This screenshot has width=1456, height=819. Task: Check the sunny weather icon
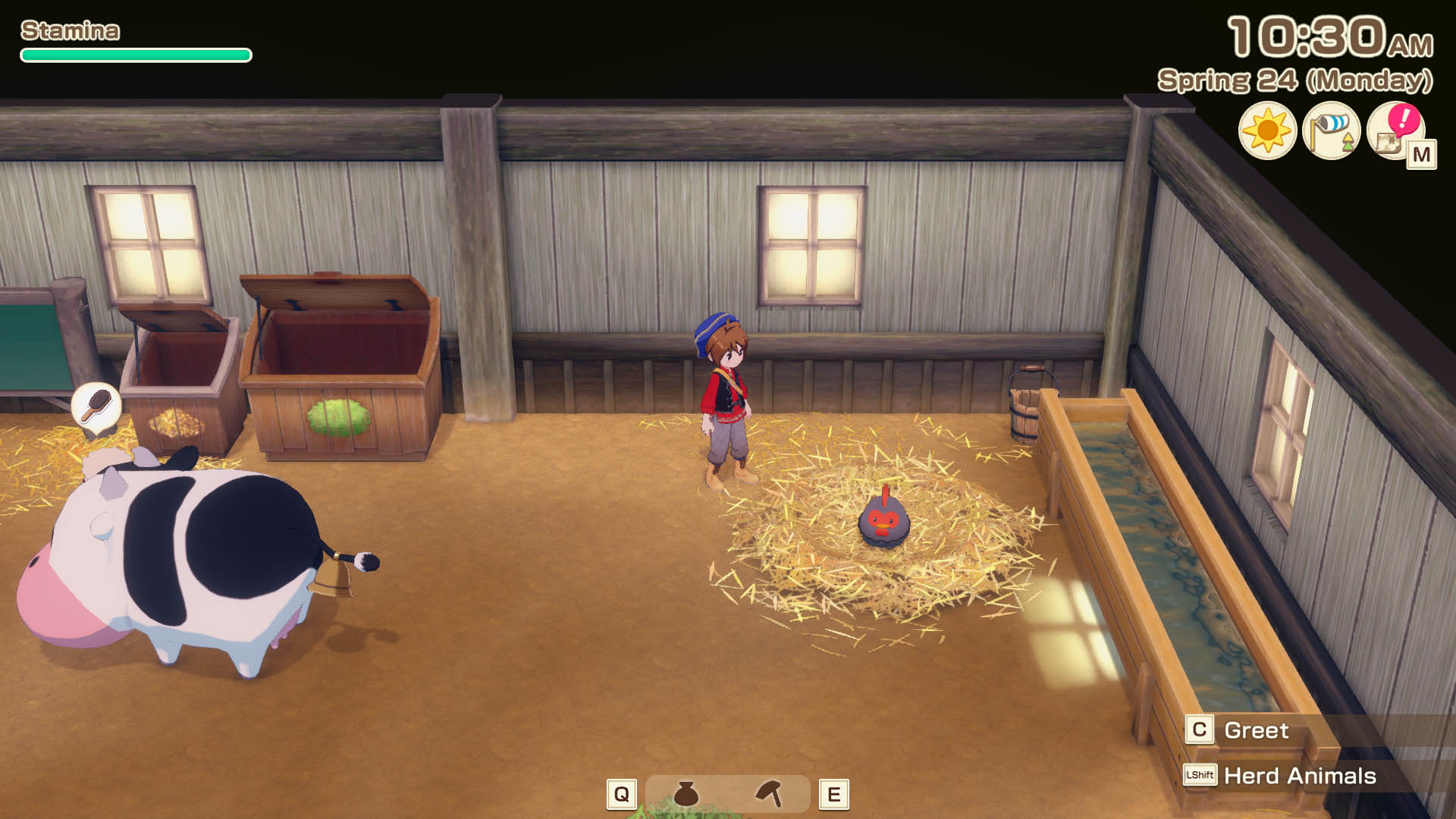pos(1267,130)
